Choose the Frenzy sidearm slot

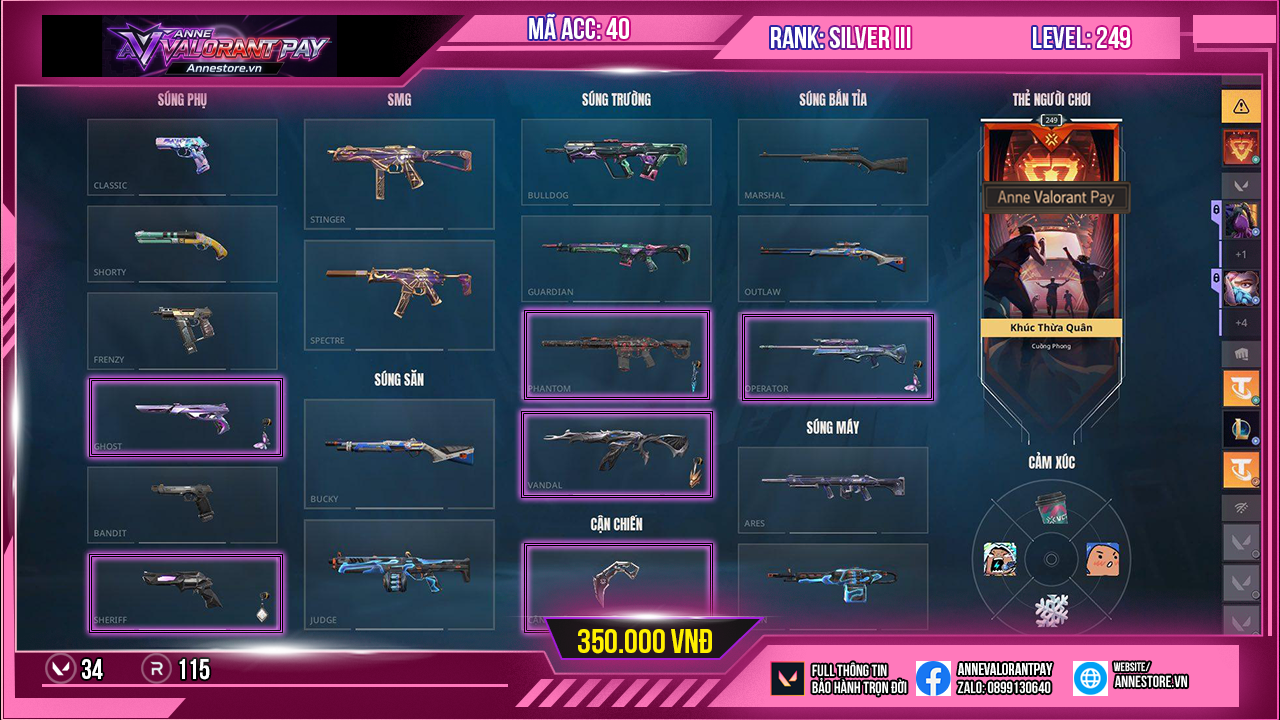pos(182,331)
